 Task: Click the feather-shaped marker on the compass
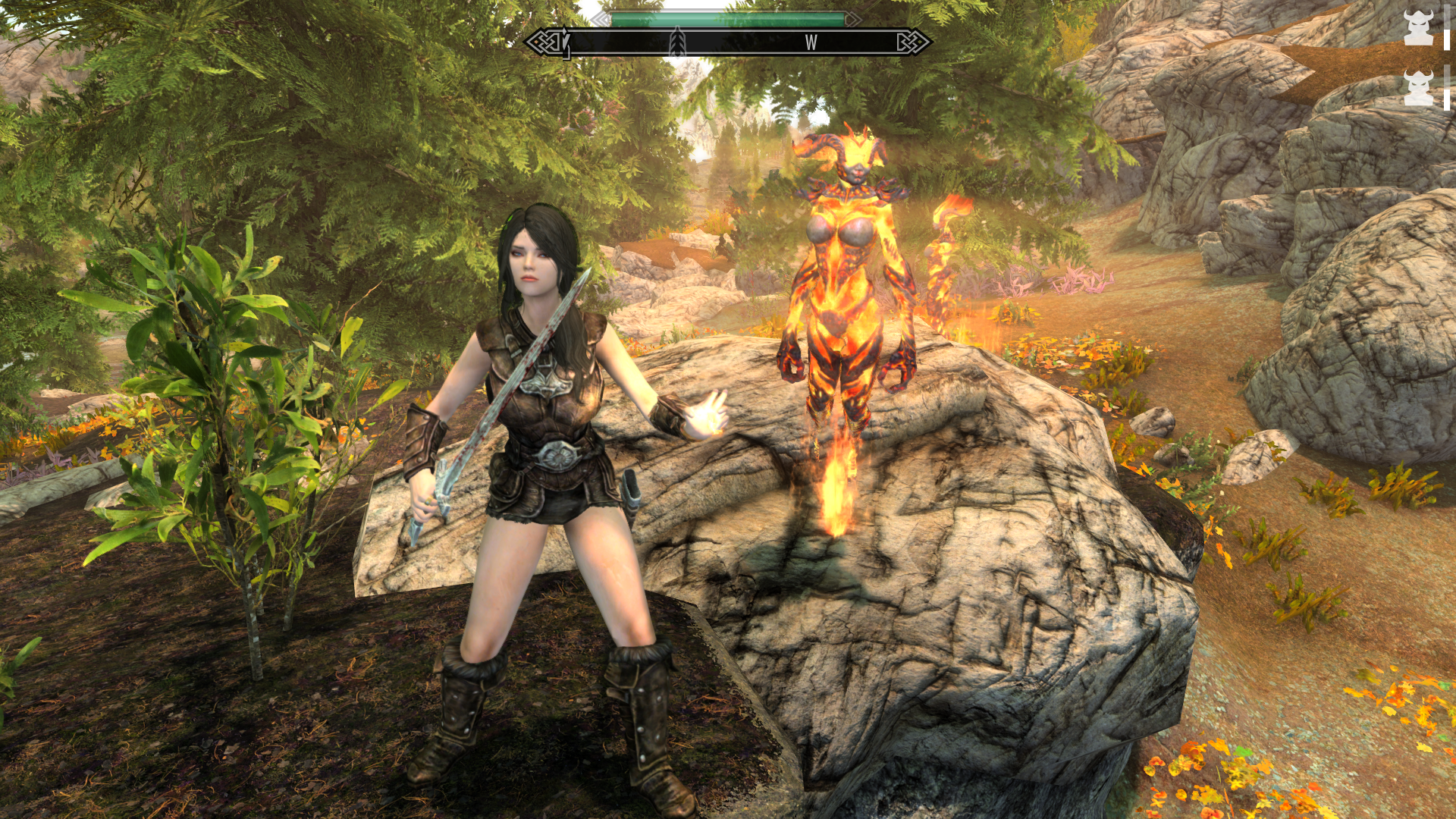(677, 42)
